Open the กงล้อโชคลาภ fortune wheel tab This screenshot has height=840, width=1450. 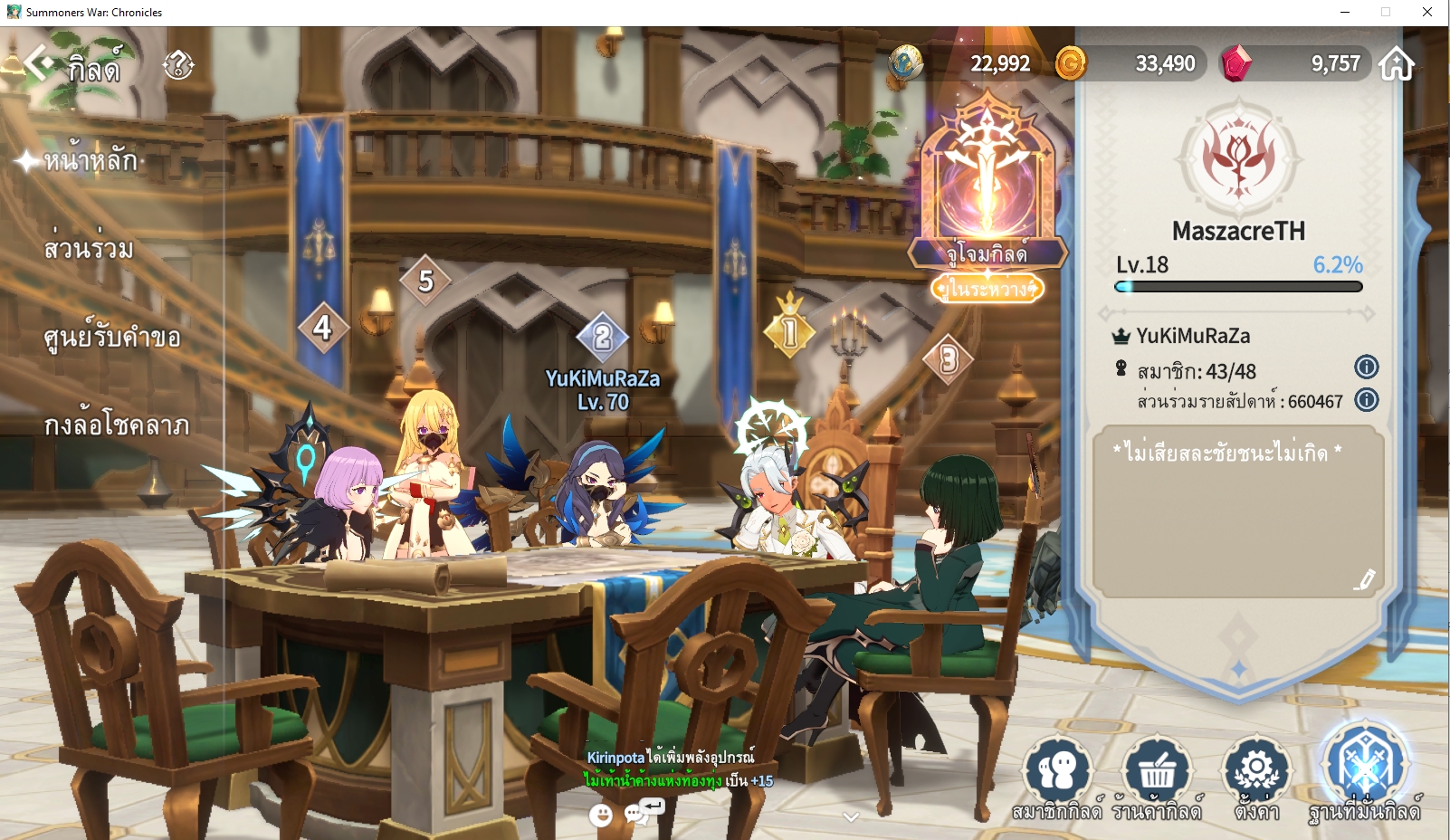(x=117, y=425)
